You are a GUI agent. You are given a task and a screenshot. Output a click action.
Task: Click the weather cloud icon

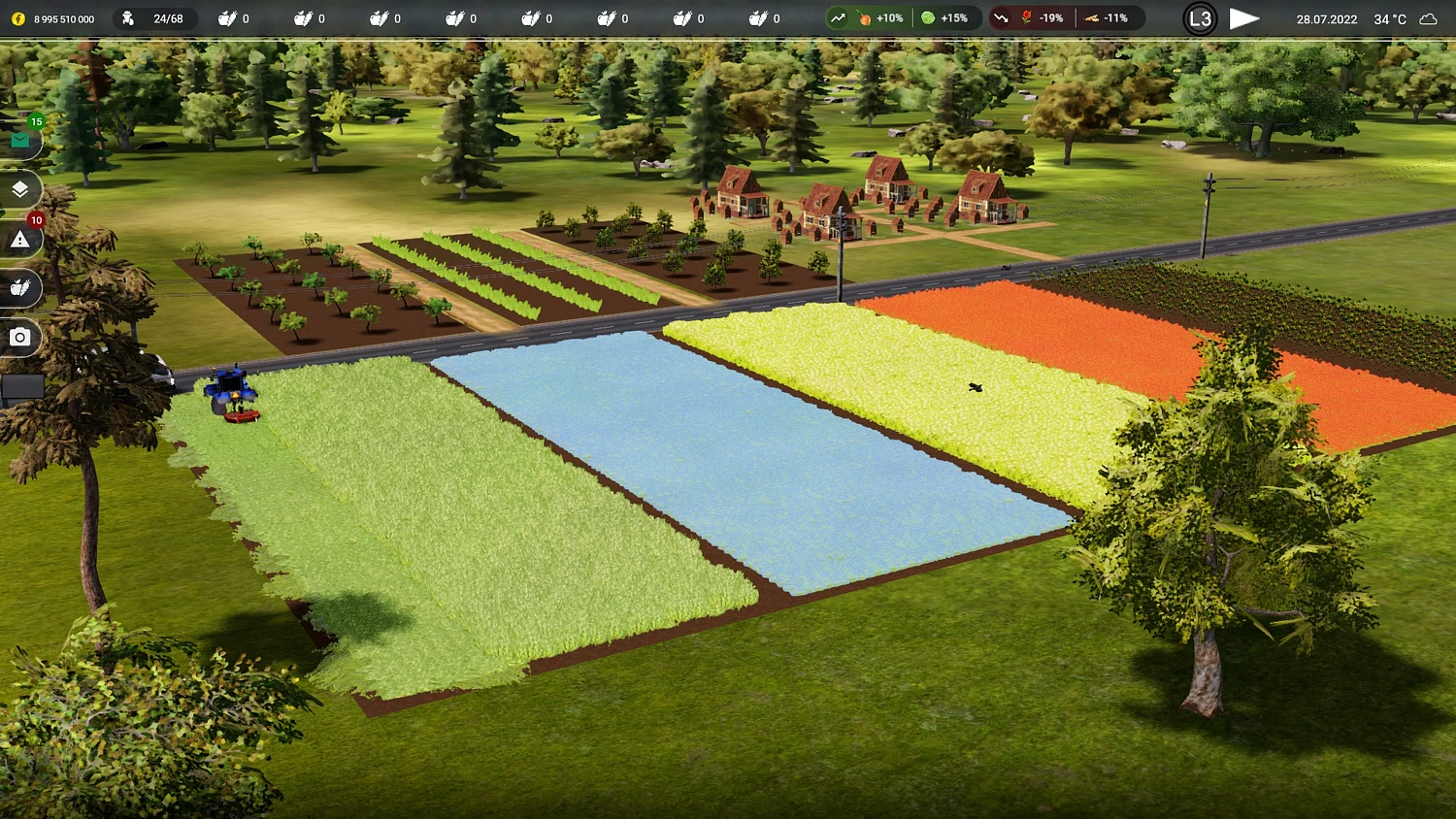tap(1428, 17)
